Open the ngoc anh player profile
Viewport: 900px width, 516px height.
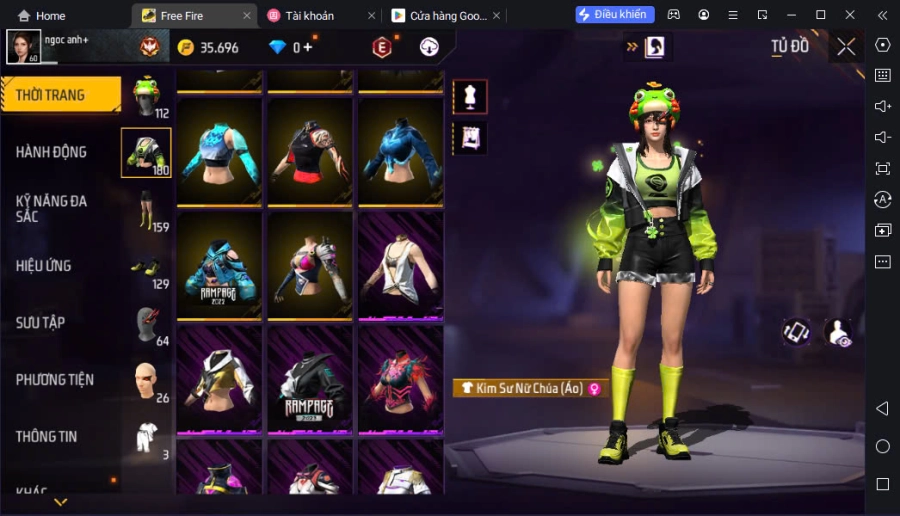24,46
